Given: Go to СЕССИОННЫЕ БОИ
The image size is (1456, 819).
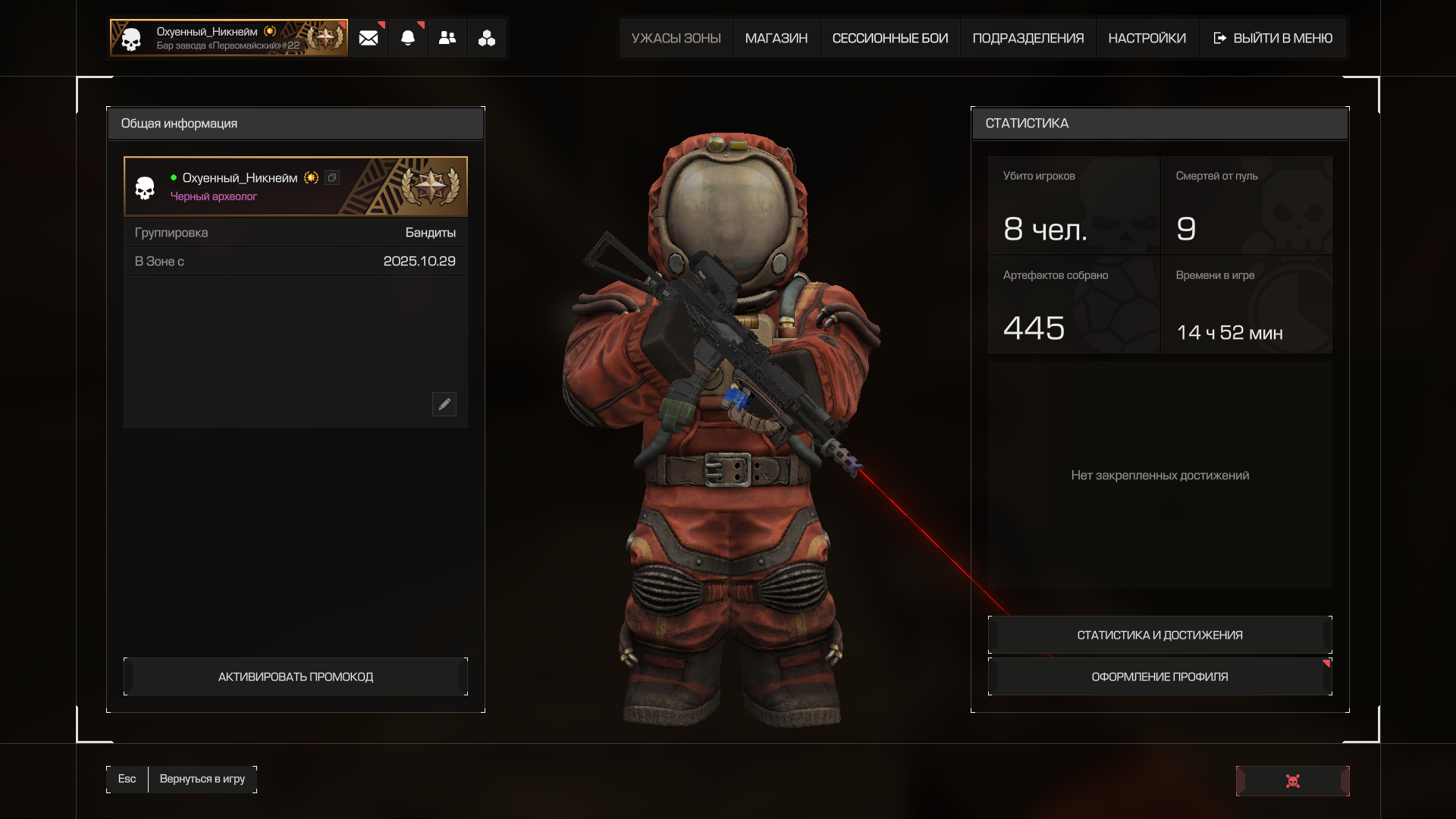Looking at the screenshot, I should 890,38.
